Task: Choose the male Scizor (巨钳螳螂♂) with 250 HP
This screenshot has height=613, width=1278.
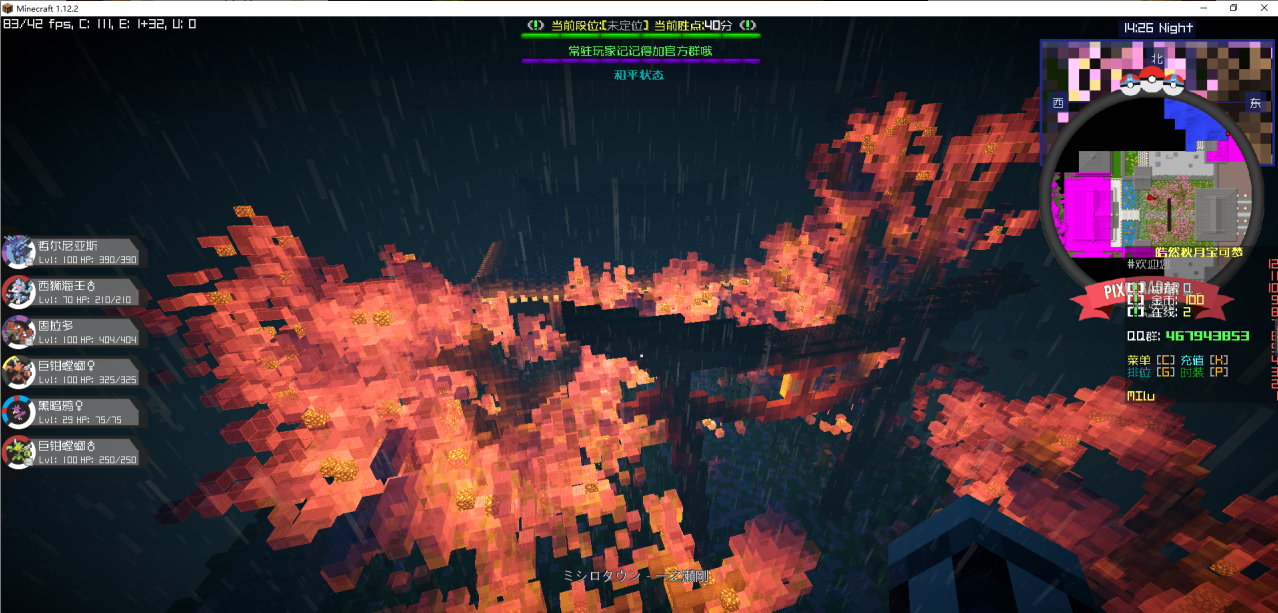Action: tap(70, 452)
